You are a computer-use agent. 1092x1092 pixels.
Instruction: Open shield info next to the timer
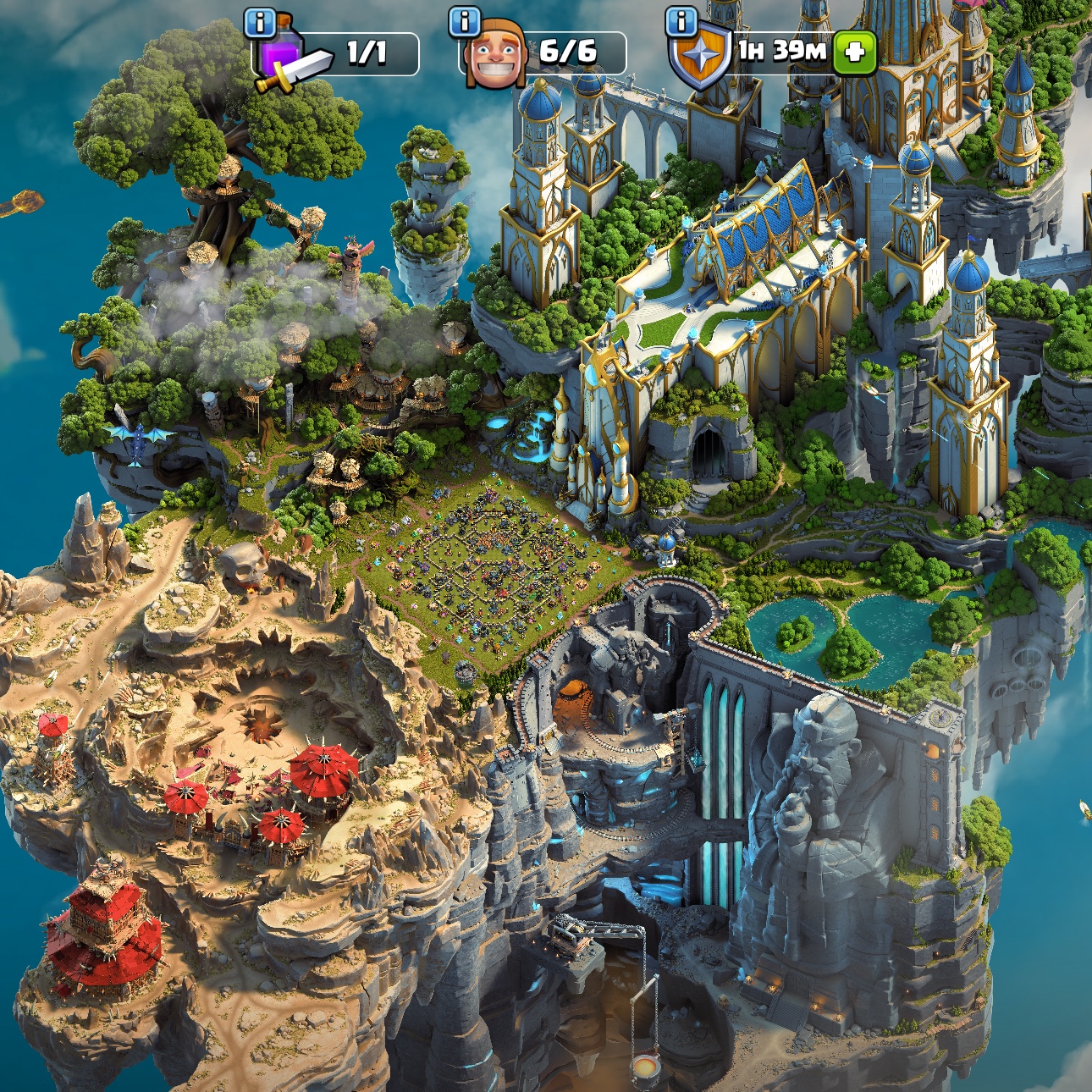[681, 22]
